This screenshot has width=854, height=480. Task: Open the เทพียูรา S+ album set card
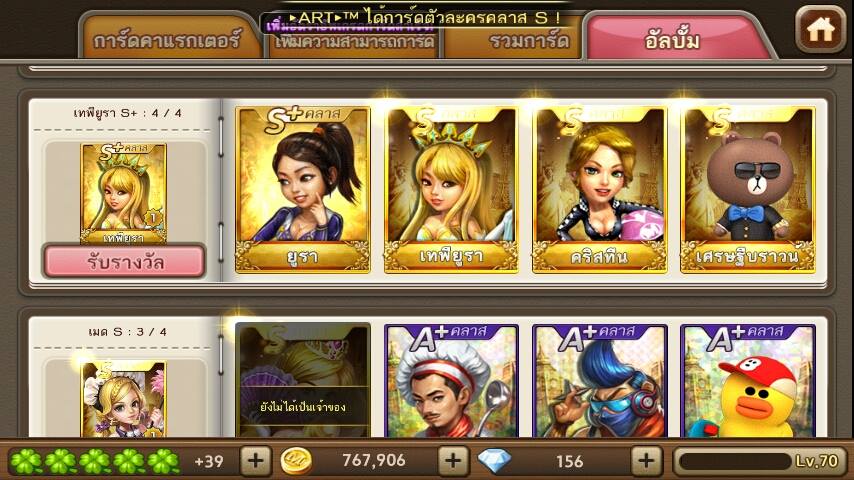pyautogui.click(x=124, y=194)
